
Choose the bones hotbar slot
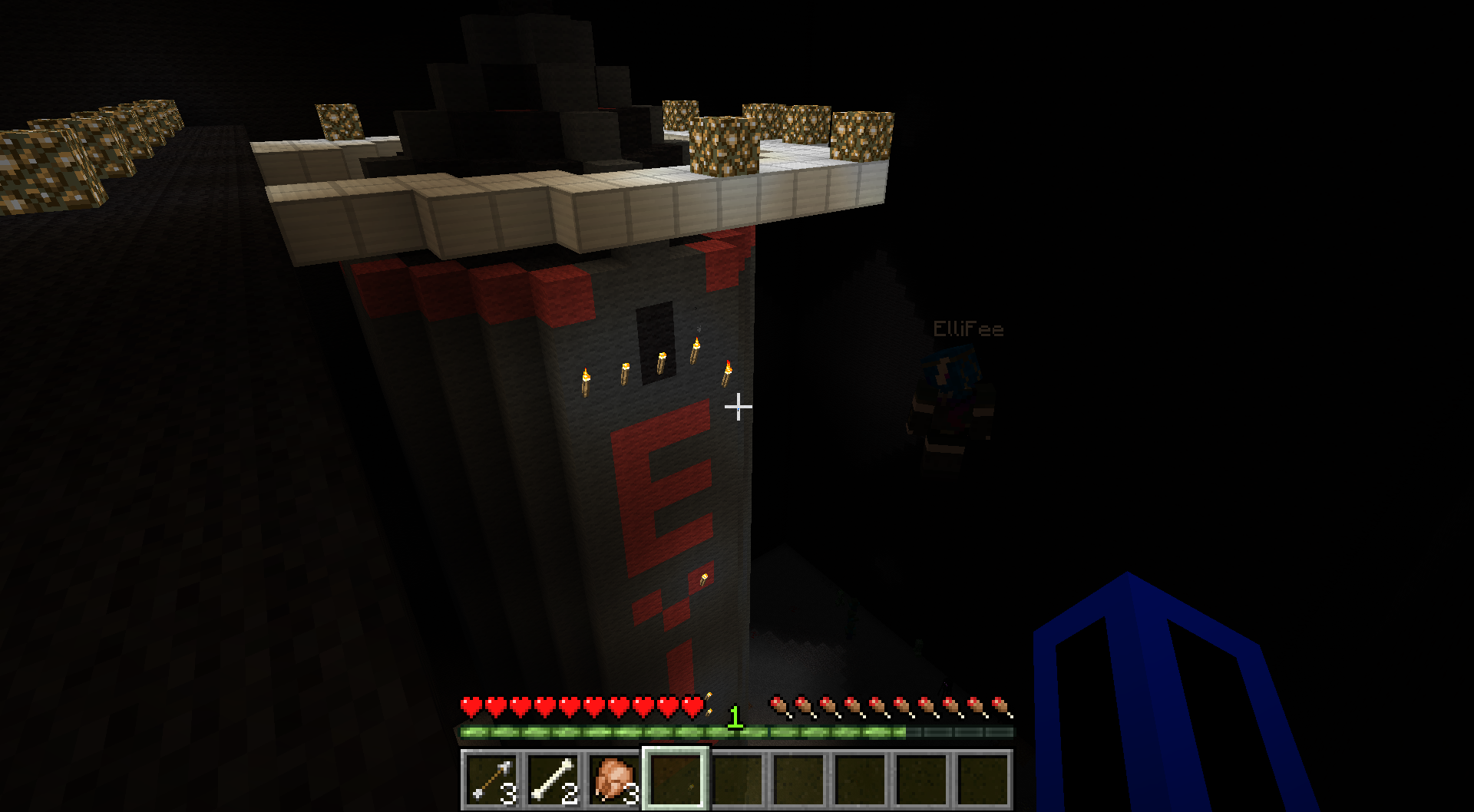(553, 780)
